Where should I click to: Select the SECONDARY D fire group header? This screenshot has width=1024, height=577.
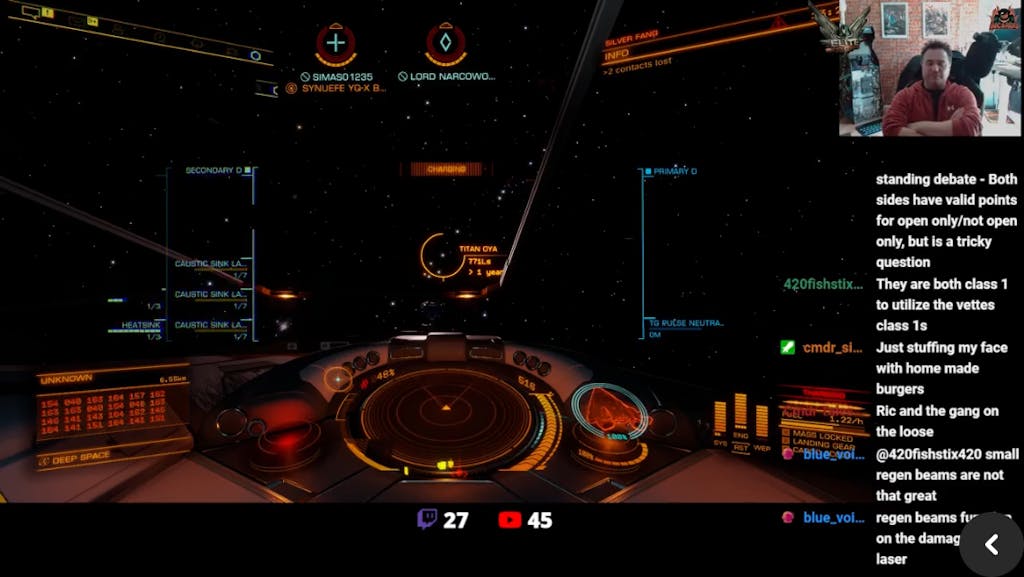[216, 171]
